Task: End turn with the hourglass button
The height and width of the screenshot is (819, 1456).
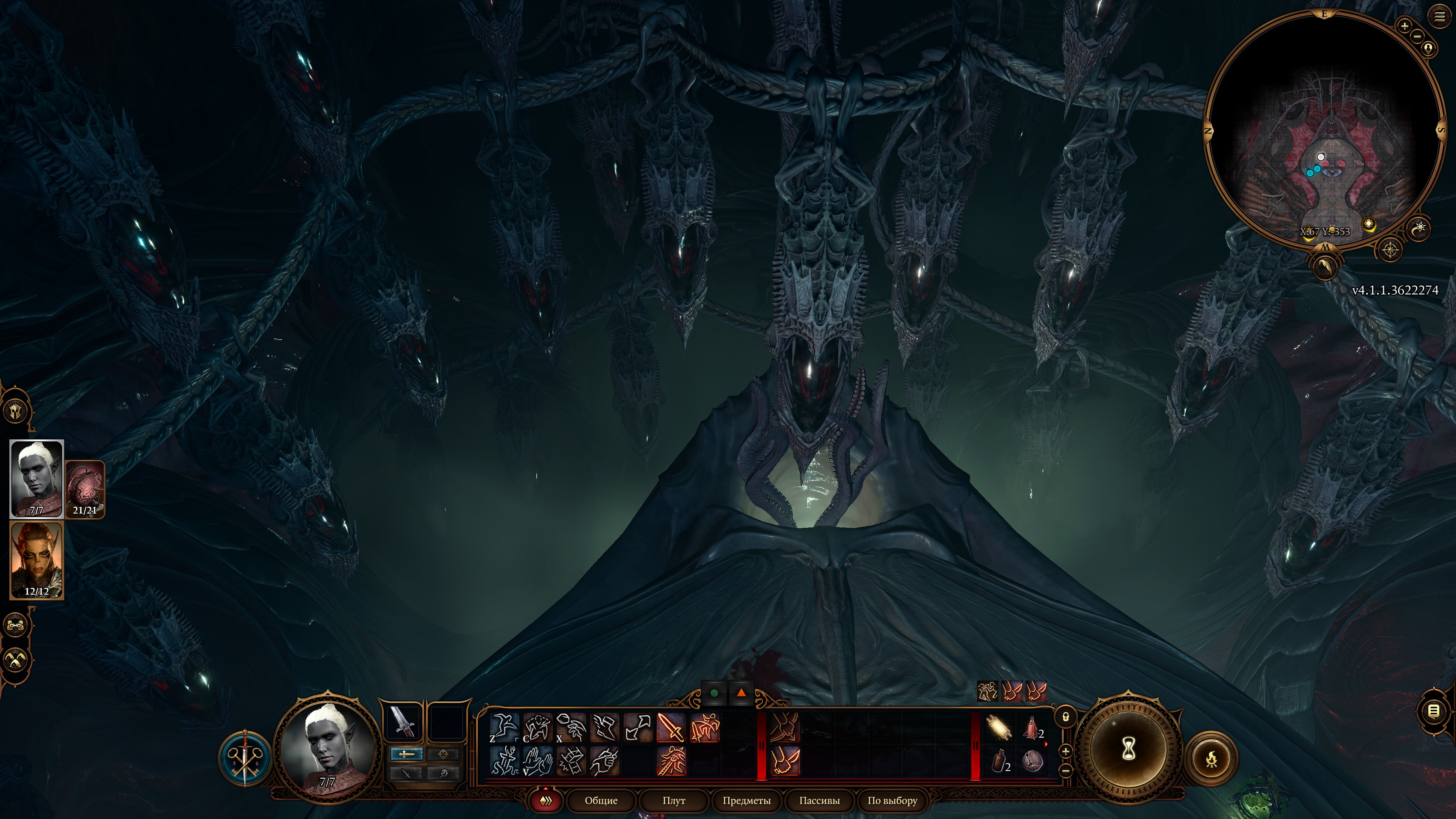Action: click(1128, 750)
